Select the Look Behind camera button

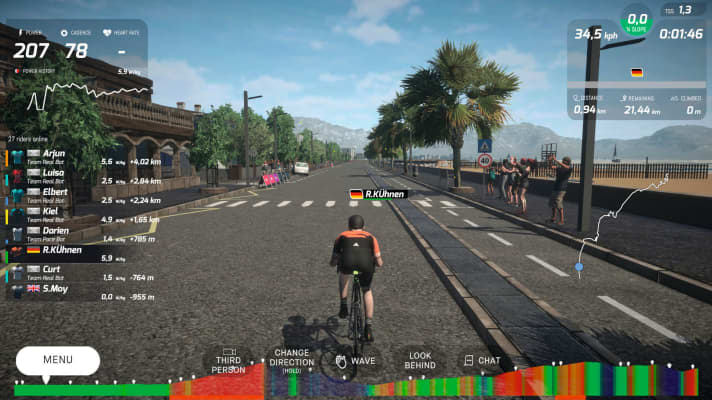pos(418,361)
